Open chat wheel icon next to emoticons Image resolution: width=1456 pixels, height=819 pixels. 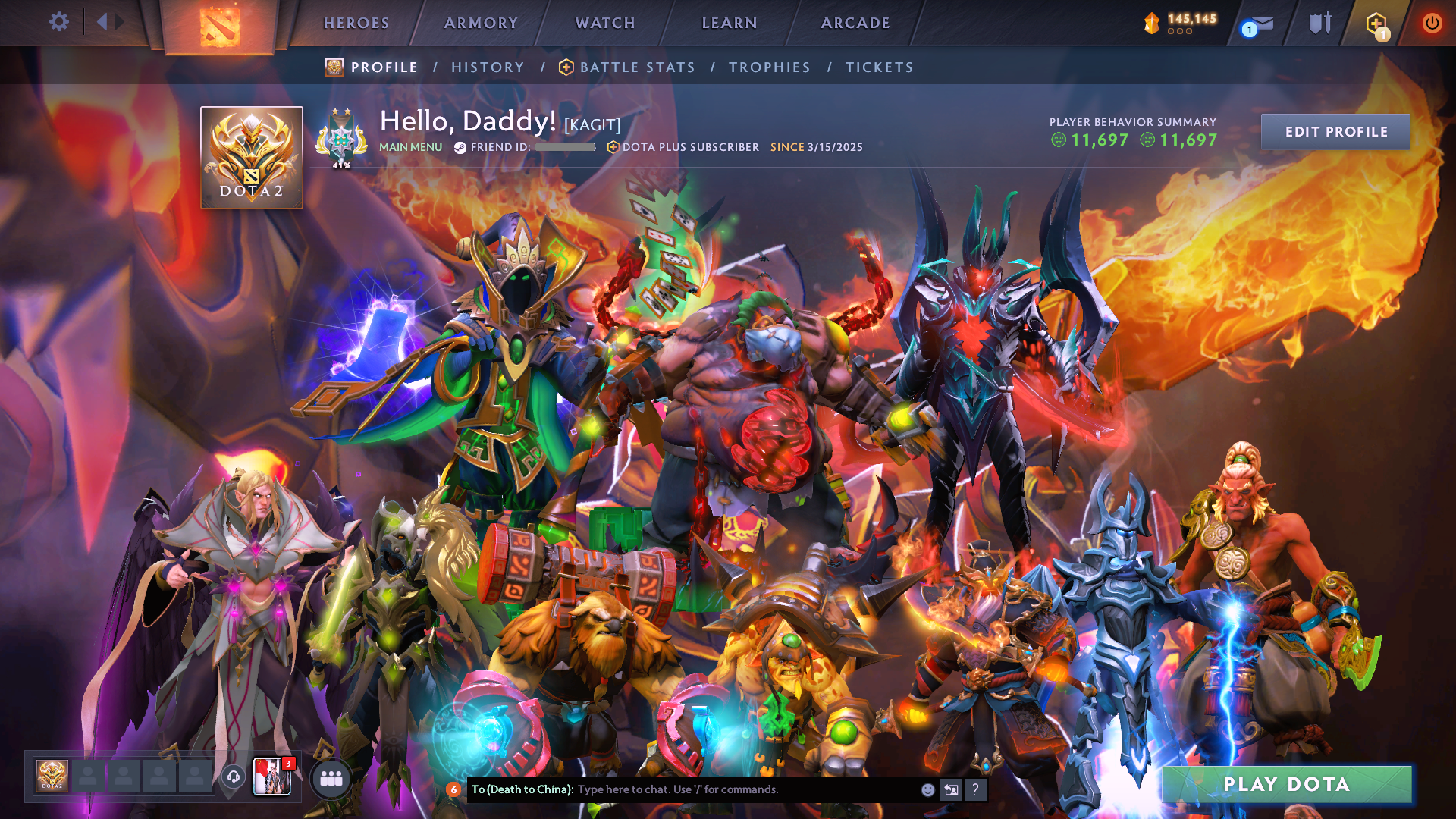pos(950,789)
